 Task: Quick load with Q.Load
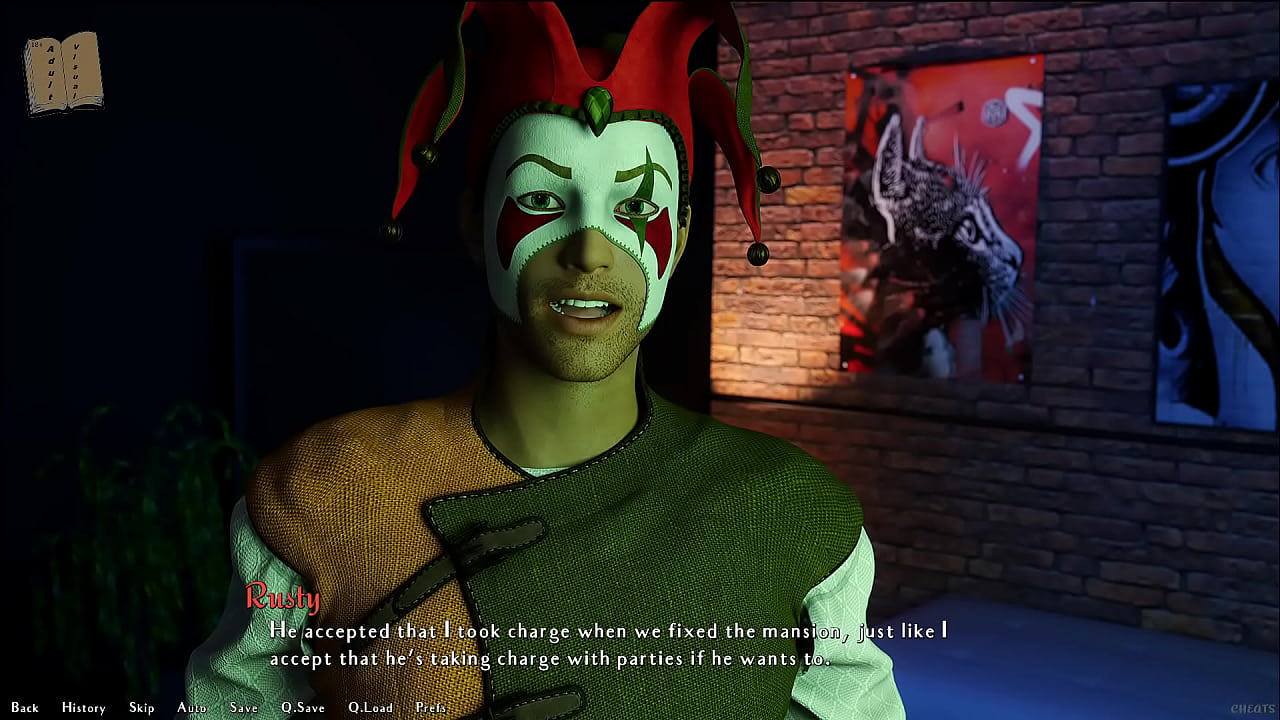tap(370, 707)
